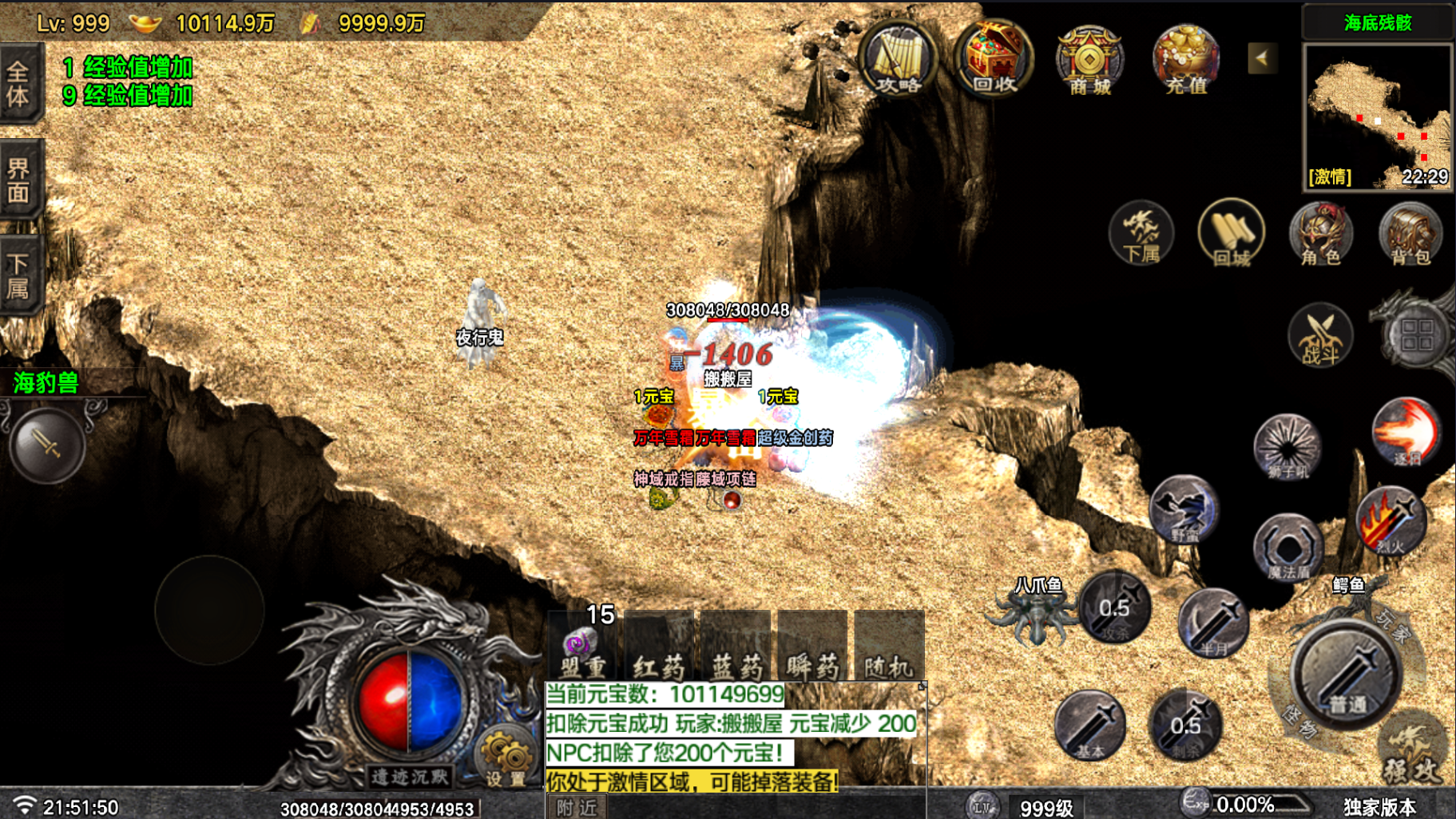Use the 红药 red potion slot
The image size is (1456, 819).
659,647
